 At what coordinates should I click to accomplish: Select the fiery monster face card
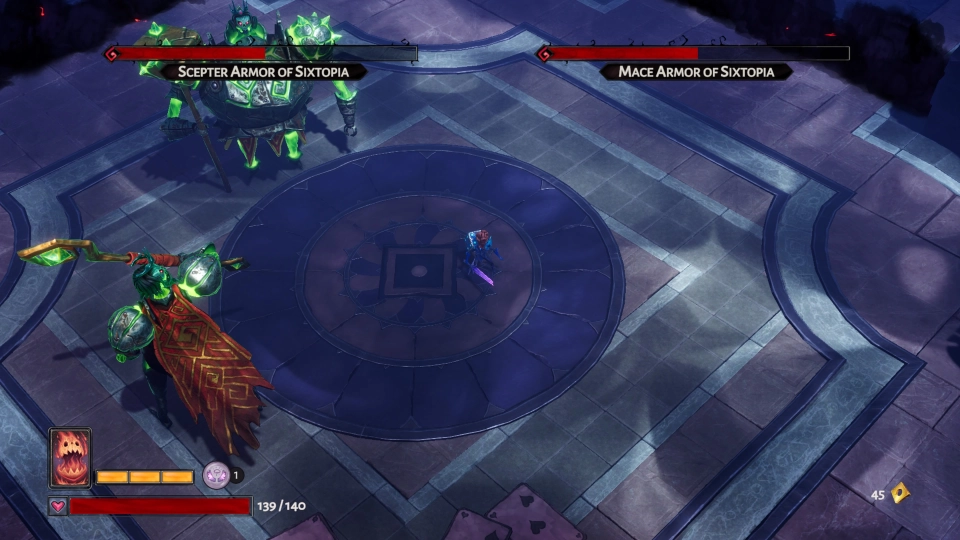coord(70,458)
